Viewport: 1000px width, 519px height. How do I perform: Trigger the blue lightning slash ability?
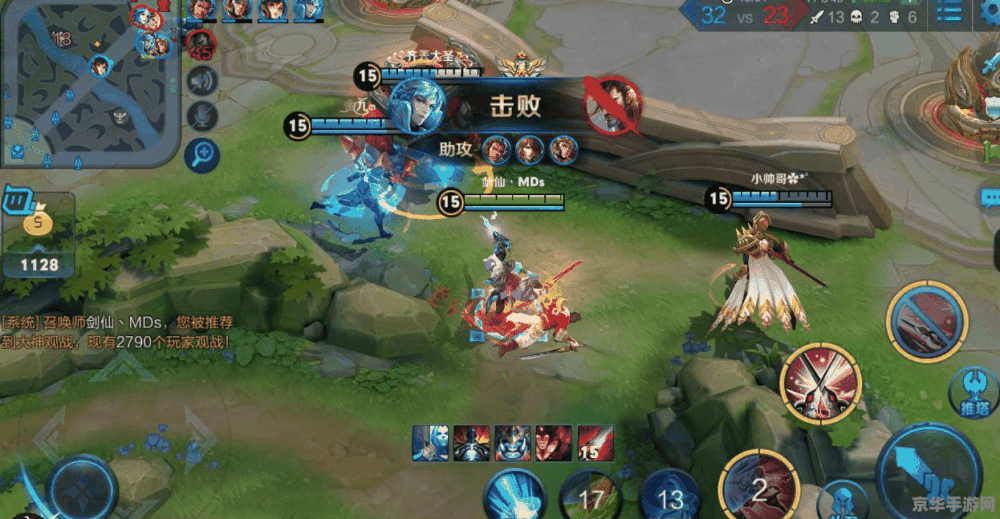[x=514, y=497]
